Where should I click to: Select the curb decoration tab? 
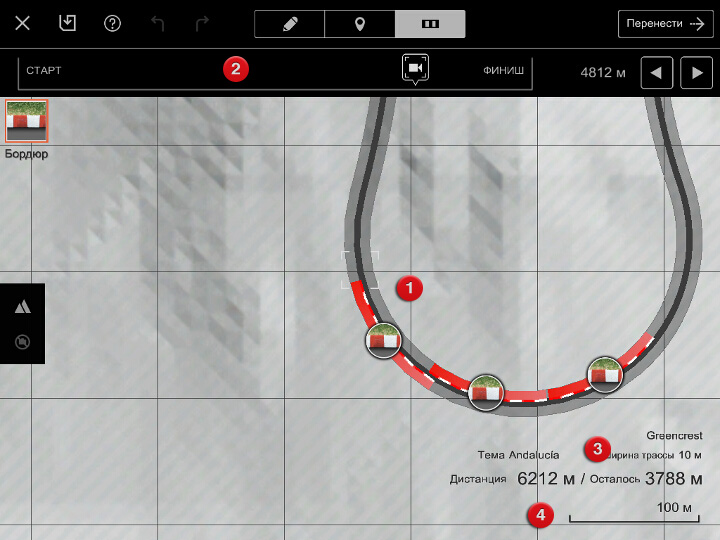(x=430, y=24)
